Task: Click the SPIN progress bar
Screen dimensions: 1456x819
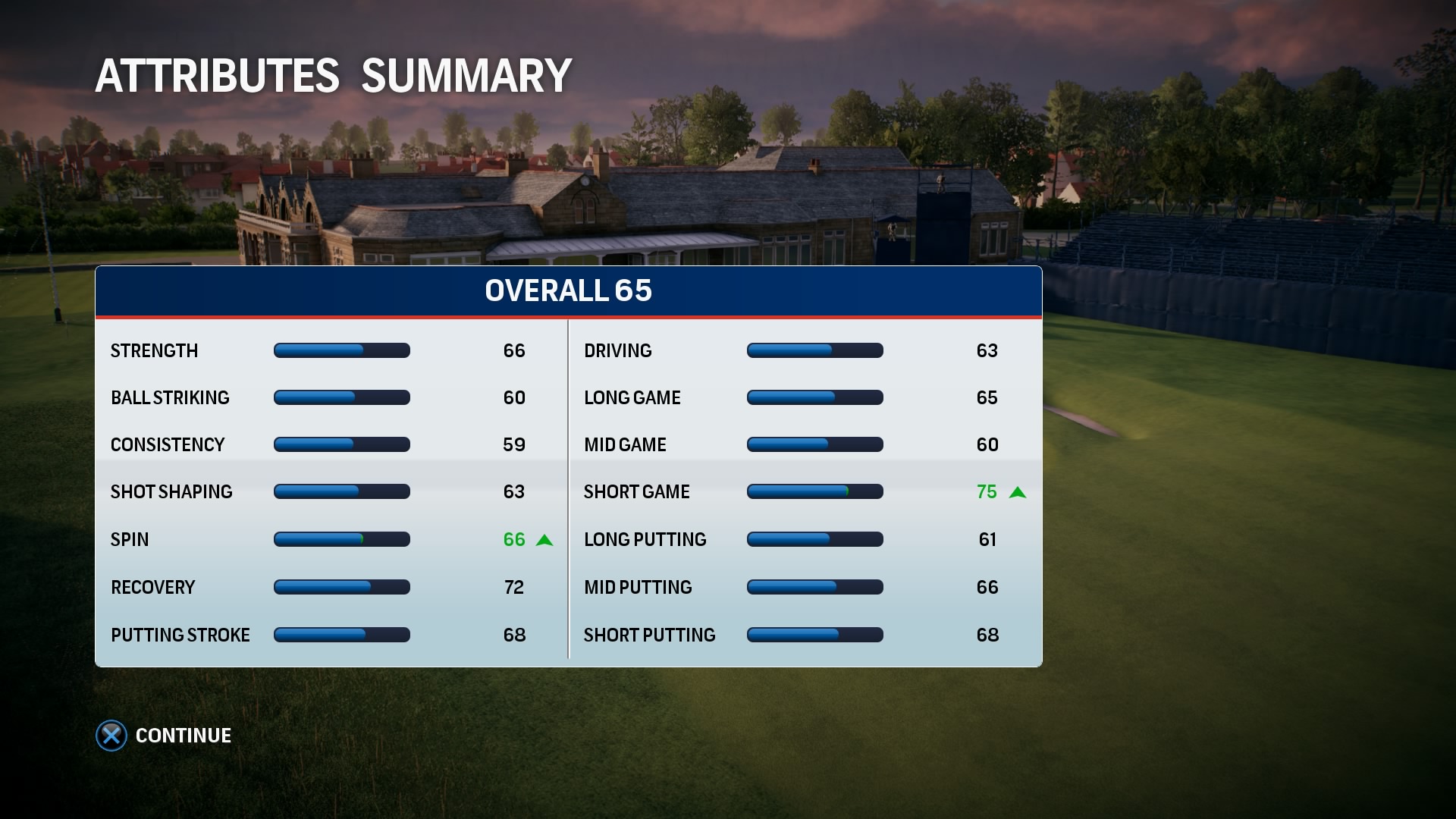Action: (341, 539)
